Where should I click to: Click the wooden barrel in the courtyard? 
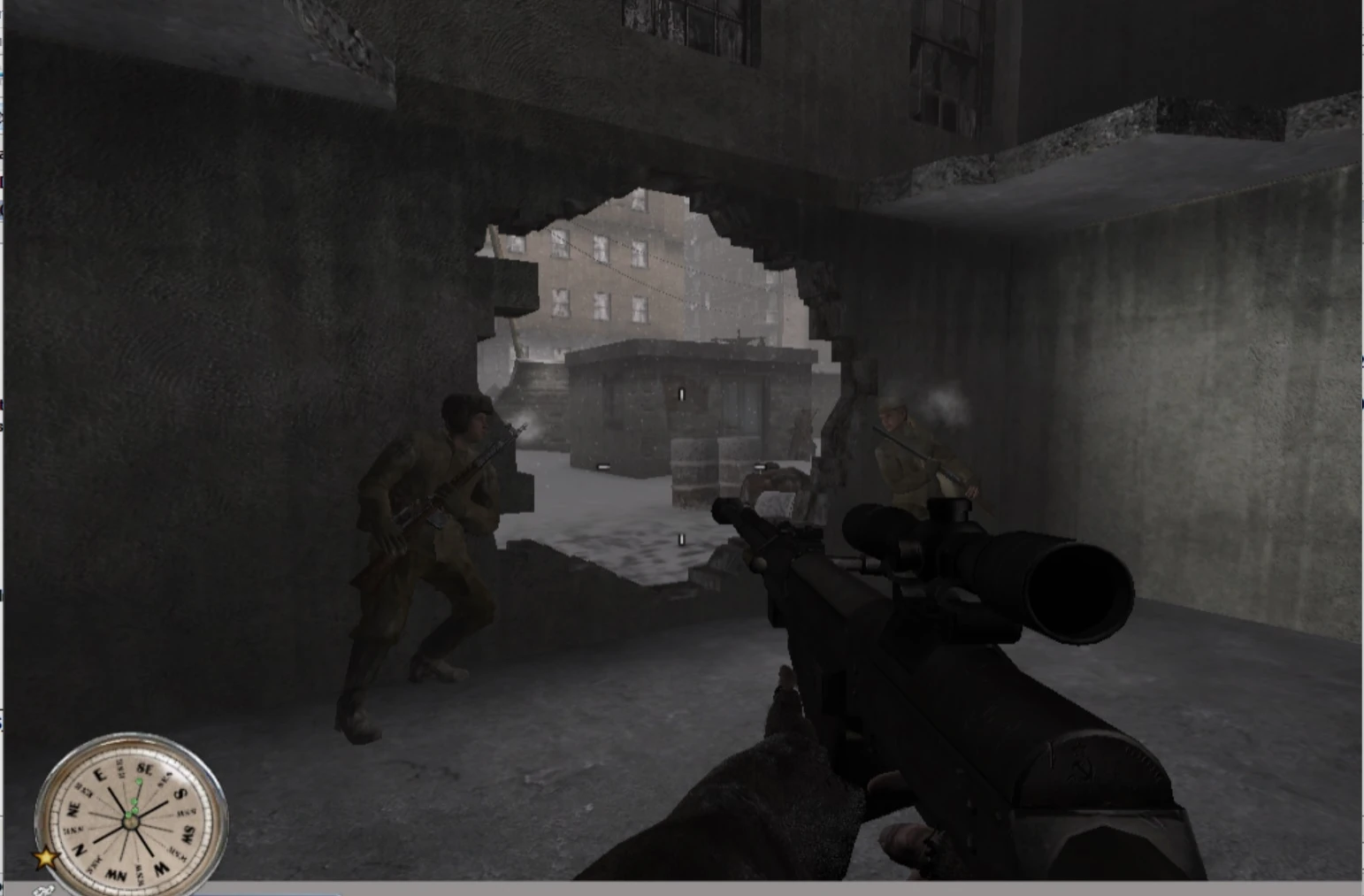694,469
